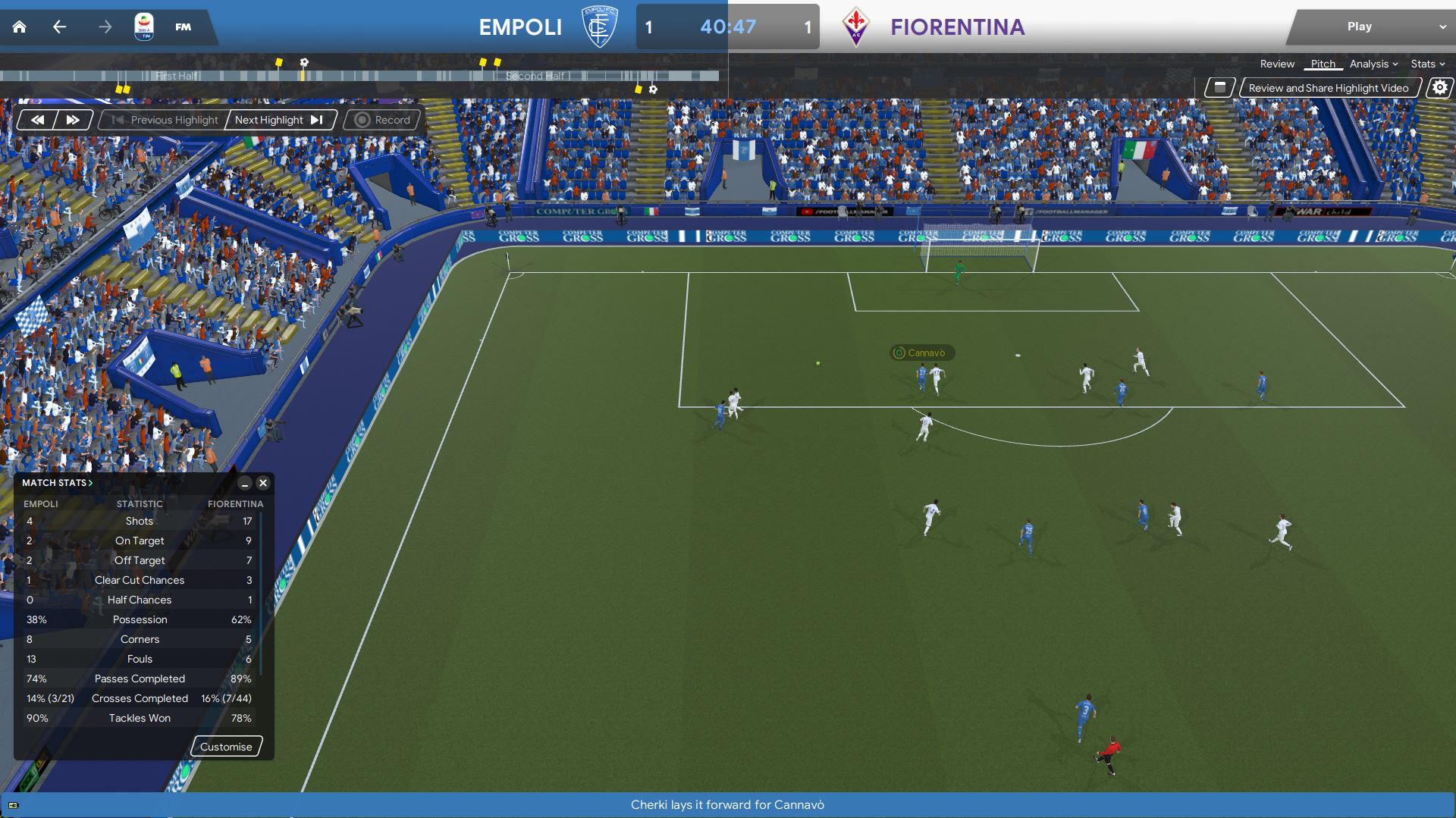Go to the Previous Highlight
Viewport: 1456px width, 818px height.
coord(165,120)
